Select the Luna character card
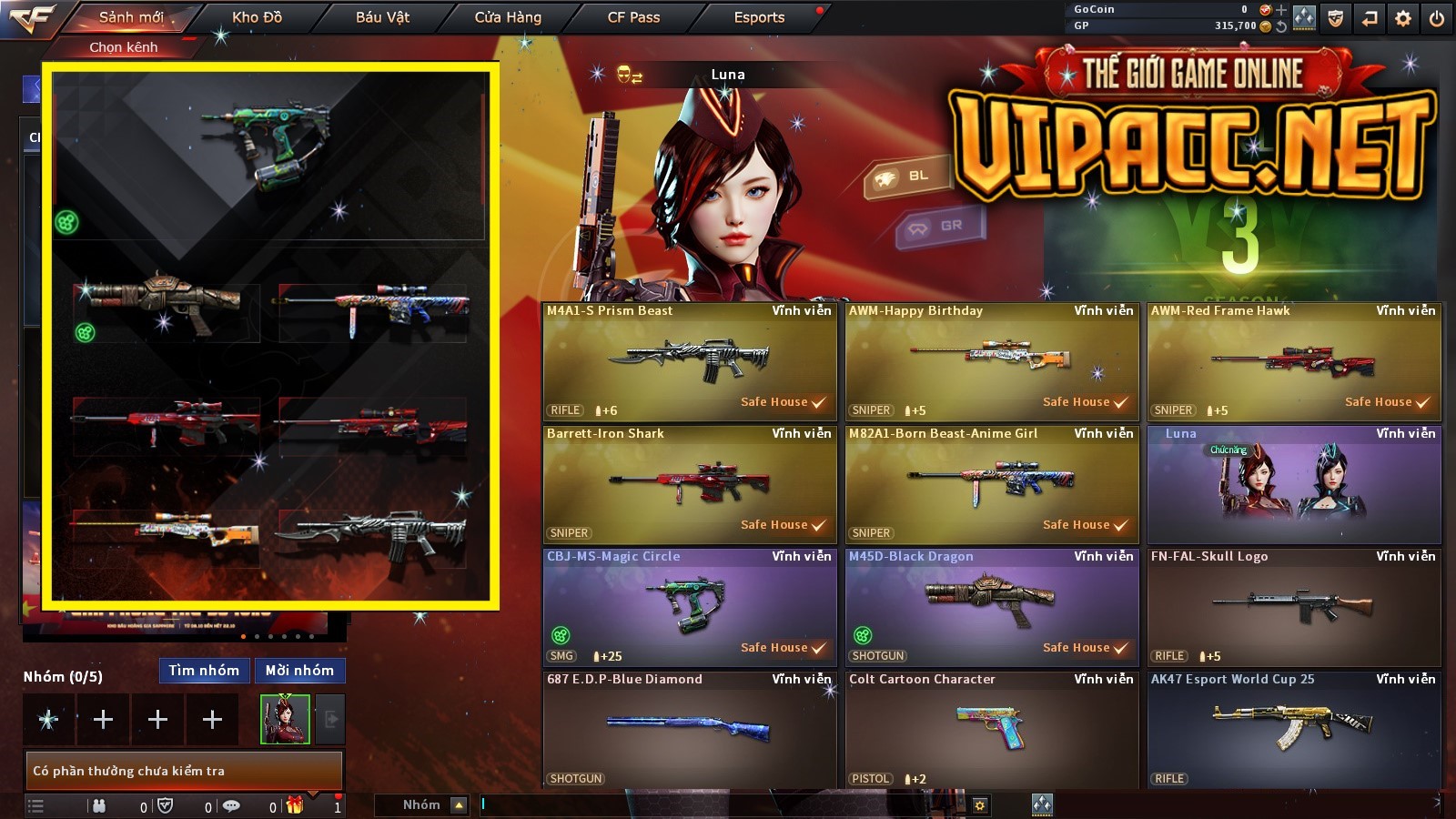 point(1293,484)
